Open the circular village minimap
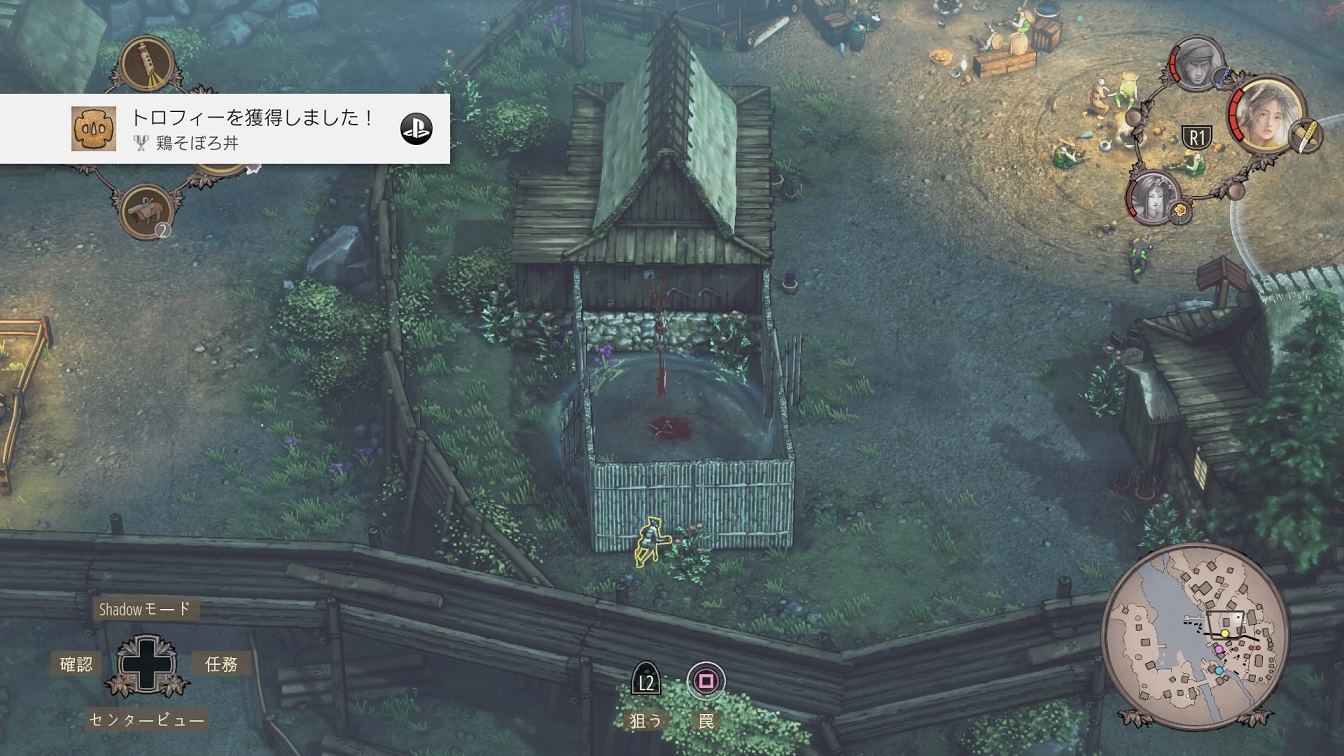The width and height of the screenshot is (1344, 756). (x=1196, y=636)
